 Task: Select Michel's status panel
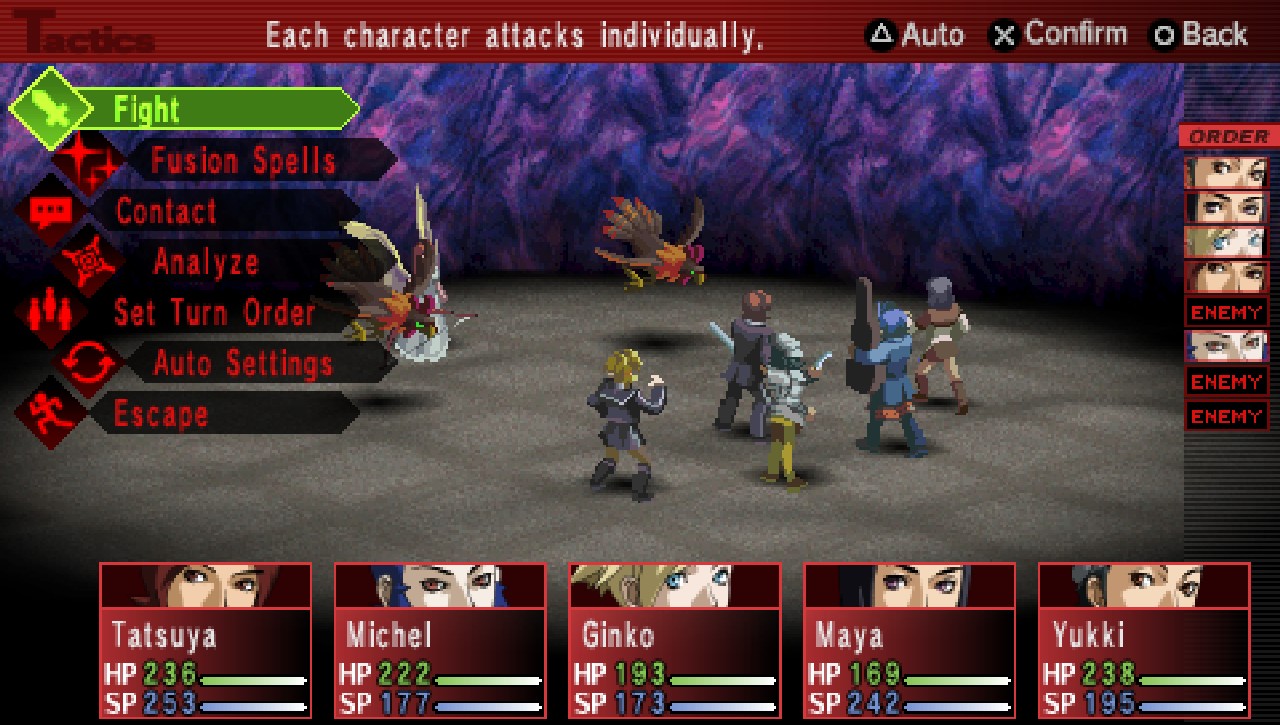click(440, 640)
